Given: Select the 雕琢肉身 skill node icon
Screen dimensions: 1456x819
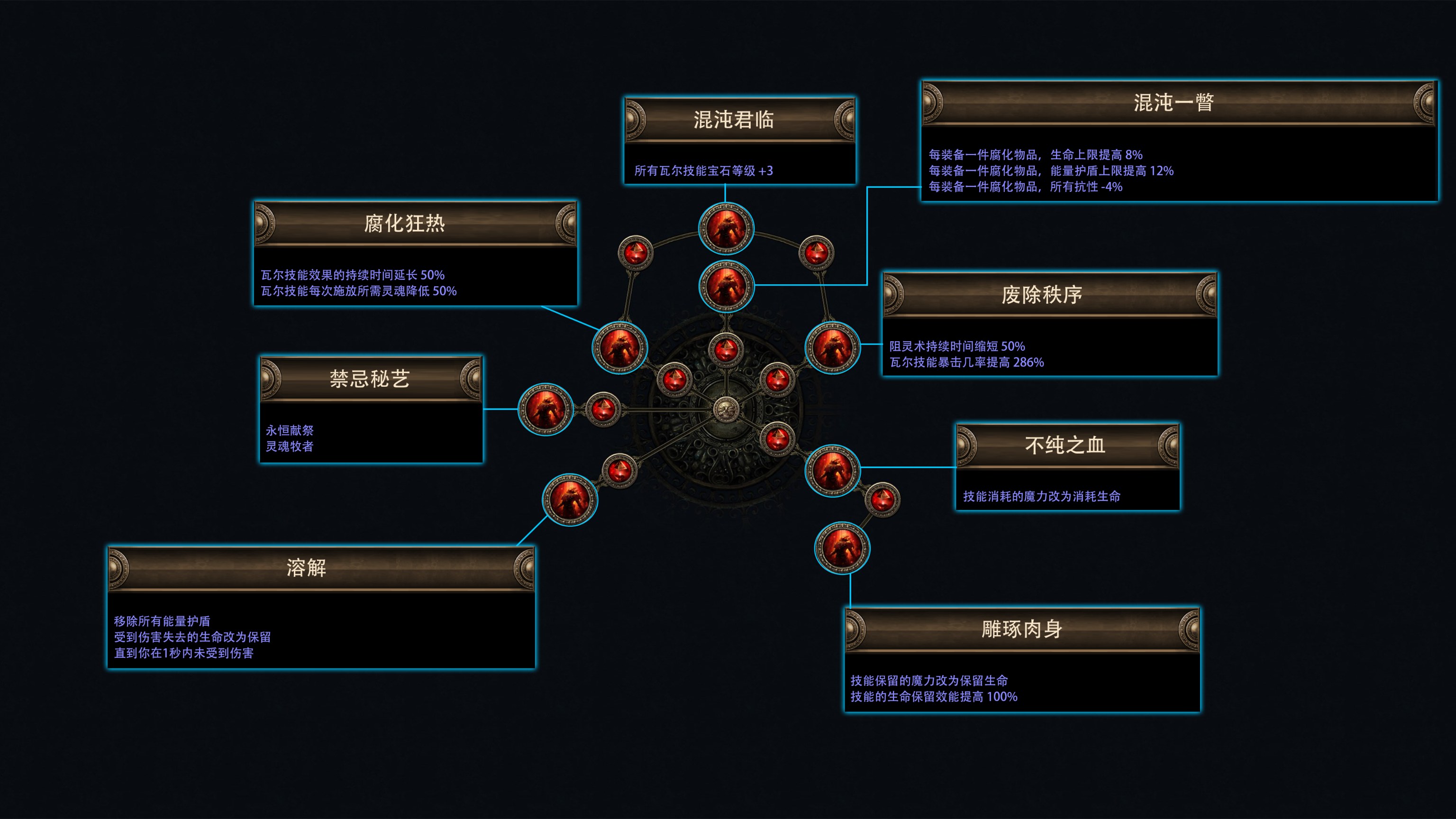Looking at the screenshot, I should (842, 548).
